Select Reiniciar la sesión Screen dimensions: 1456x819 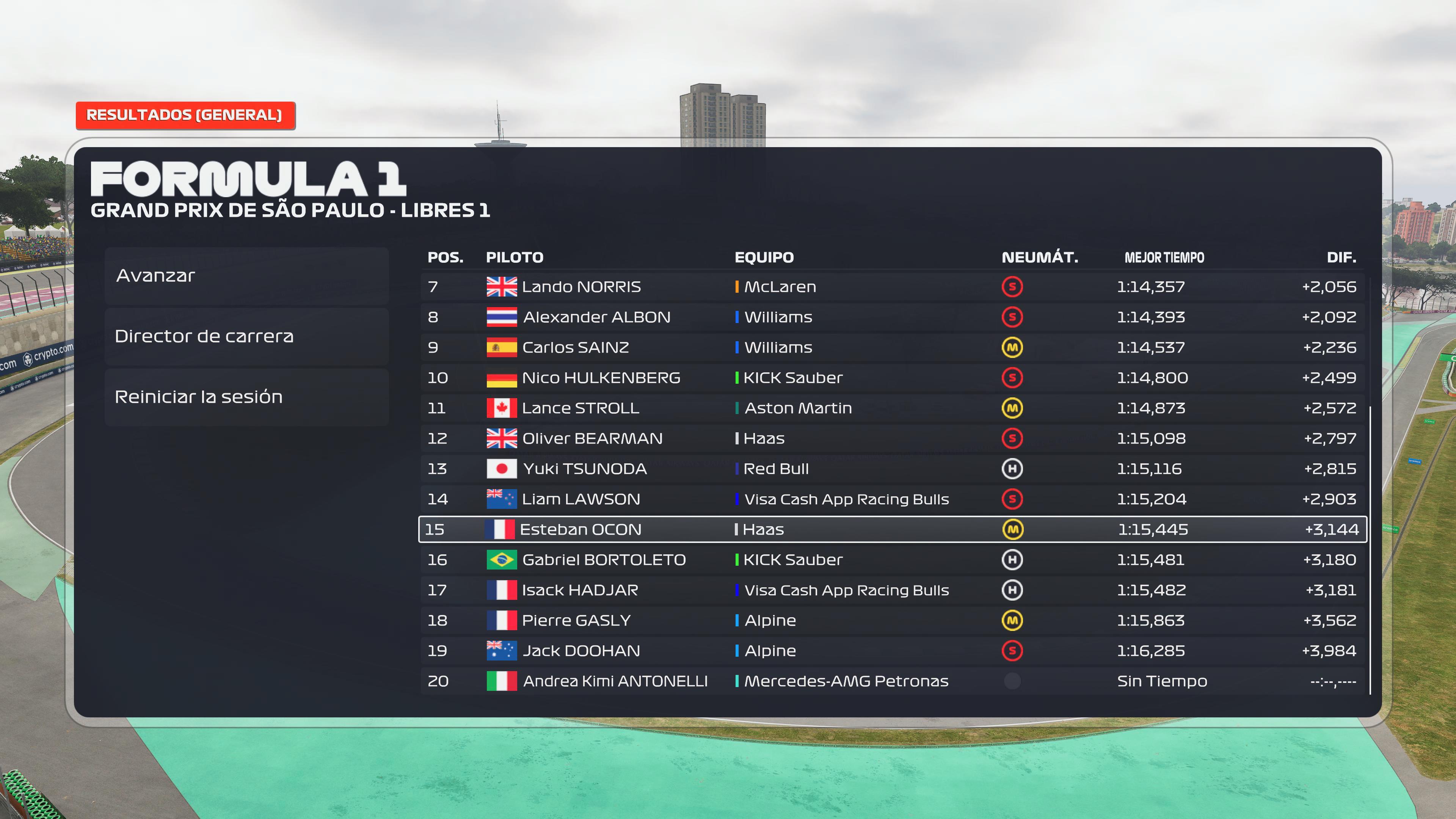click(246, 397)
